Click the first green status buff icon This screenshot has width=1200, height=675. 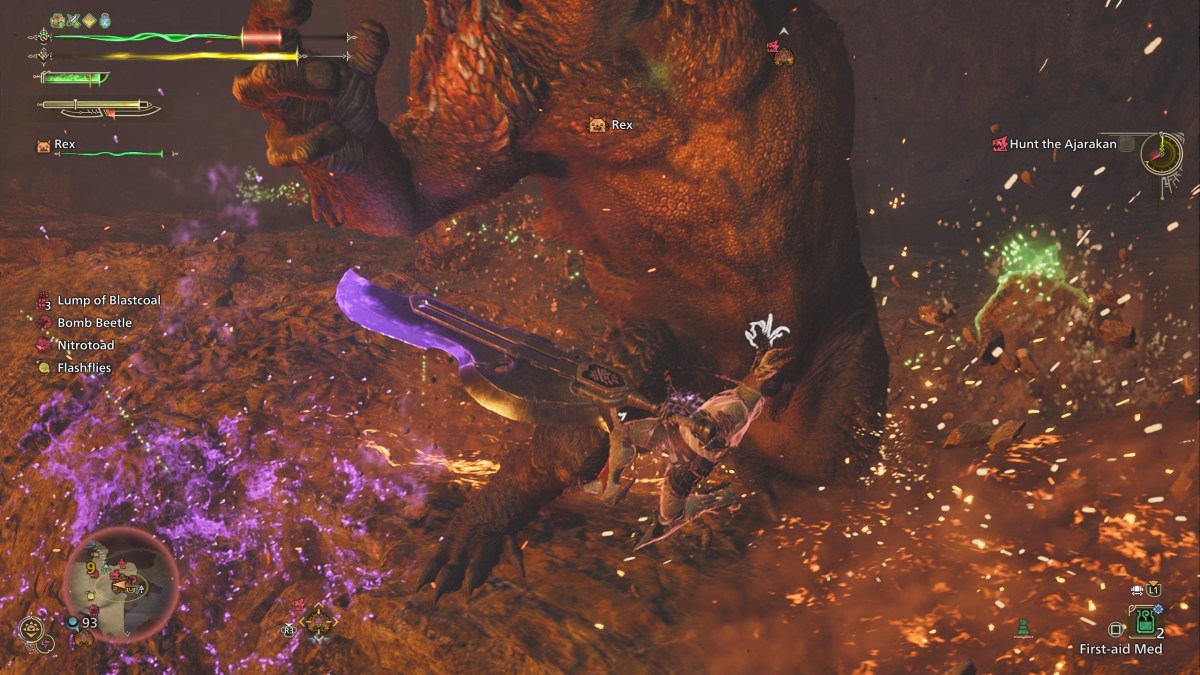click(x=57, y=20)
